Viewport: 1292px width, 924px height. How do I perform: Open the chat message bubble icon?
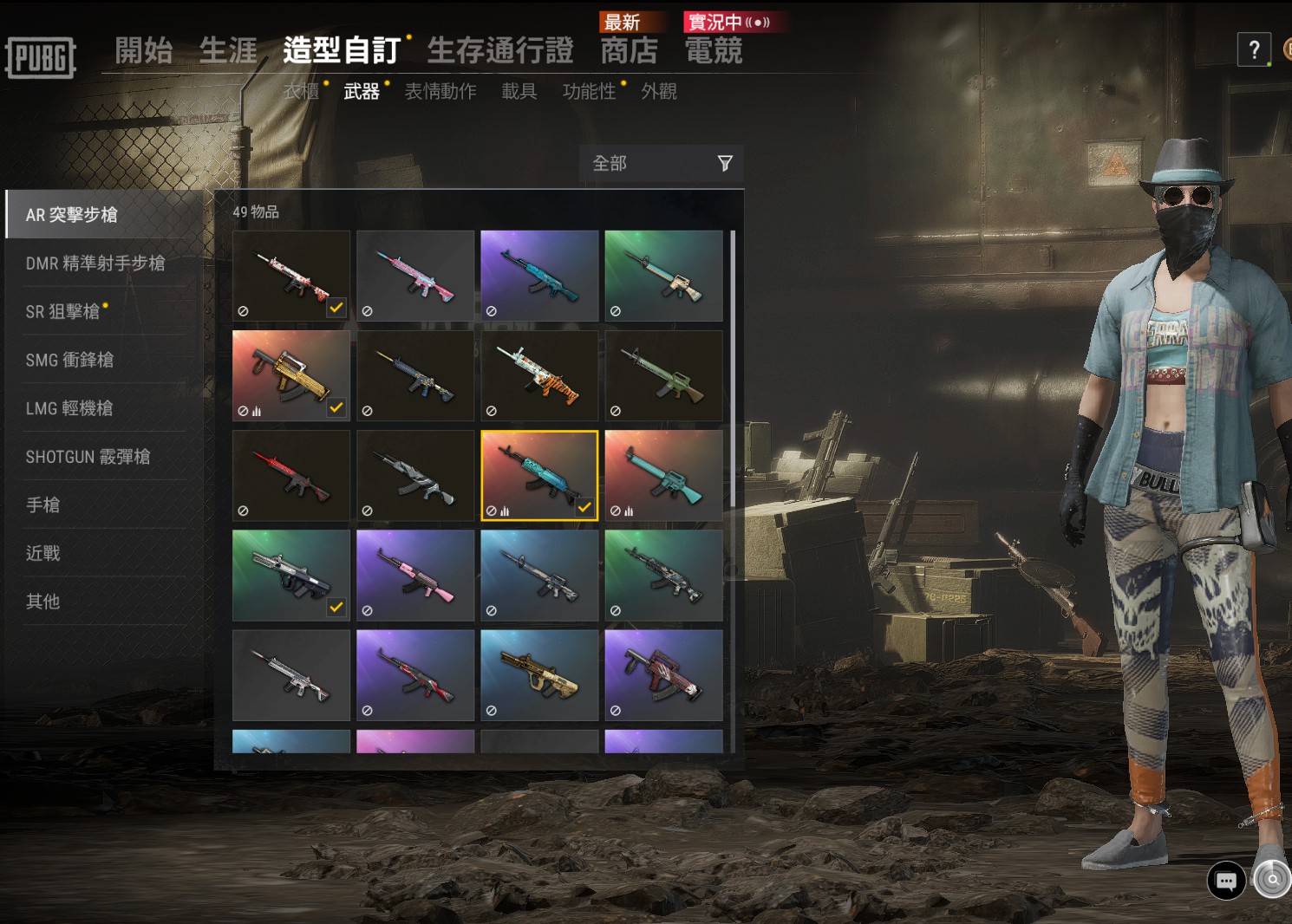(1225, 882)
